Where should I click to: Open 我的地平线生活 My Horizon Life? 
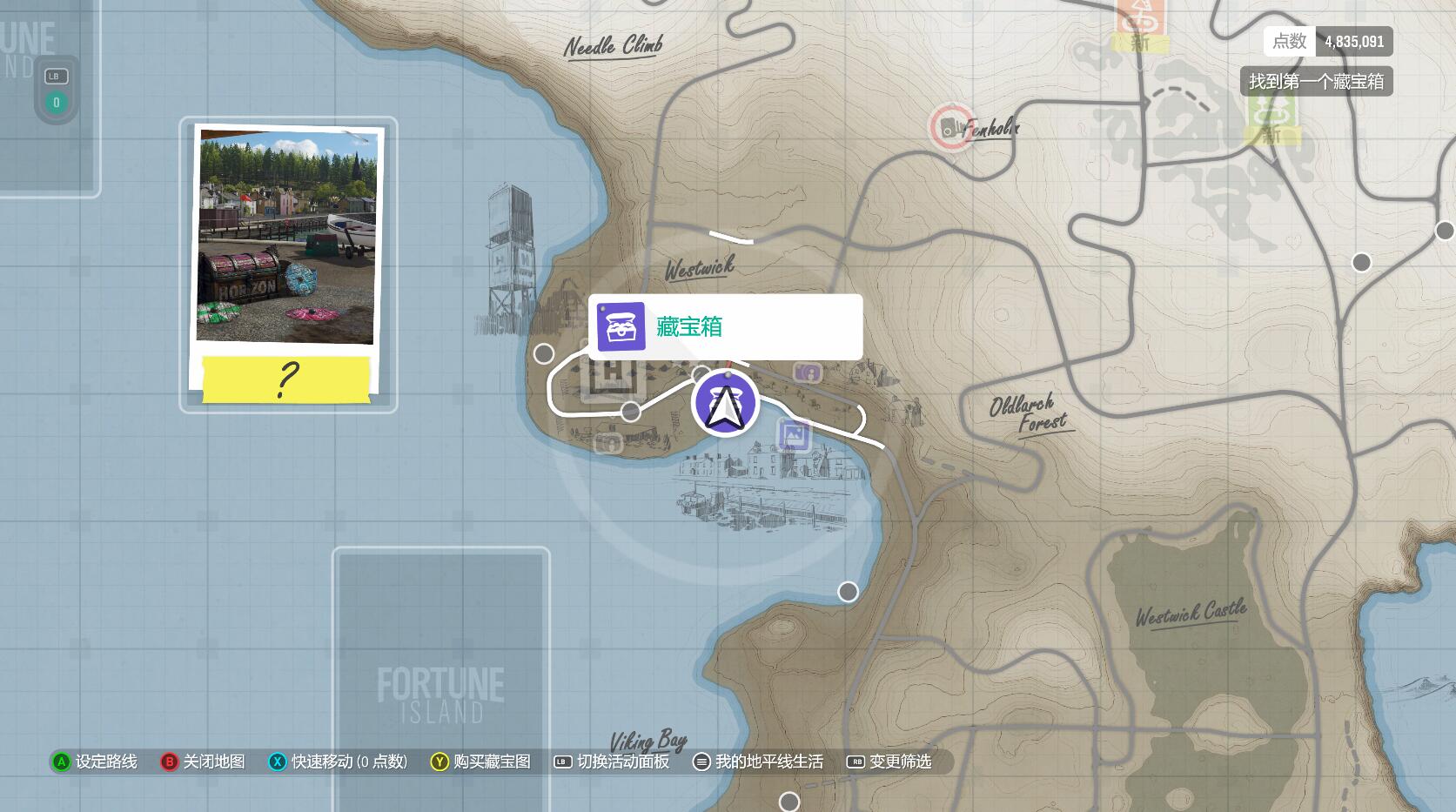(758, 762)
